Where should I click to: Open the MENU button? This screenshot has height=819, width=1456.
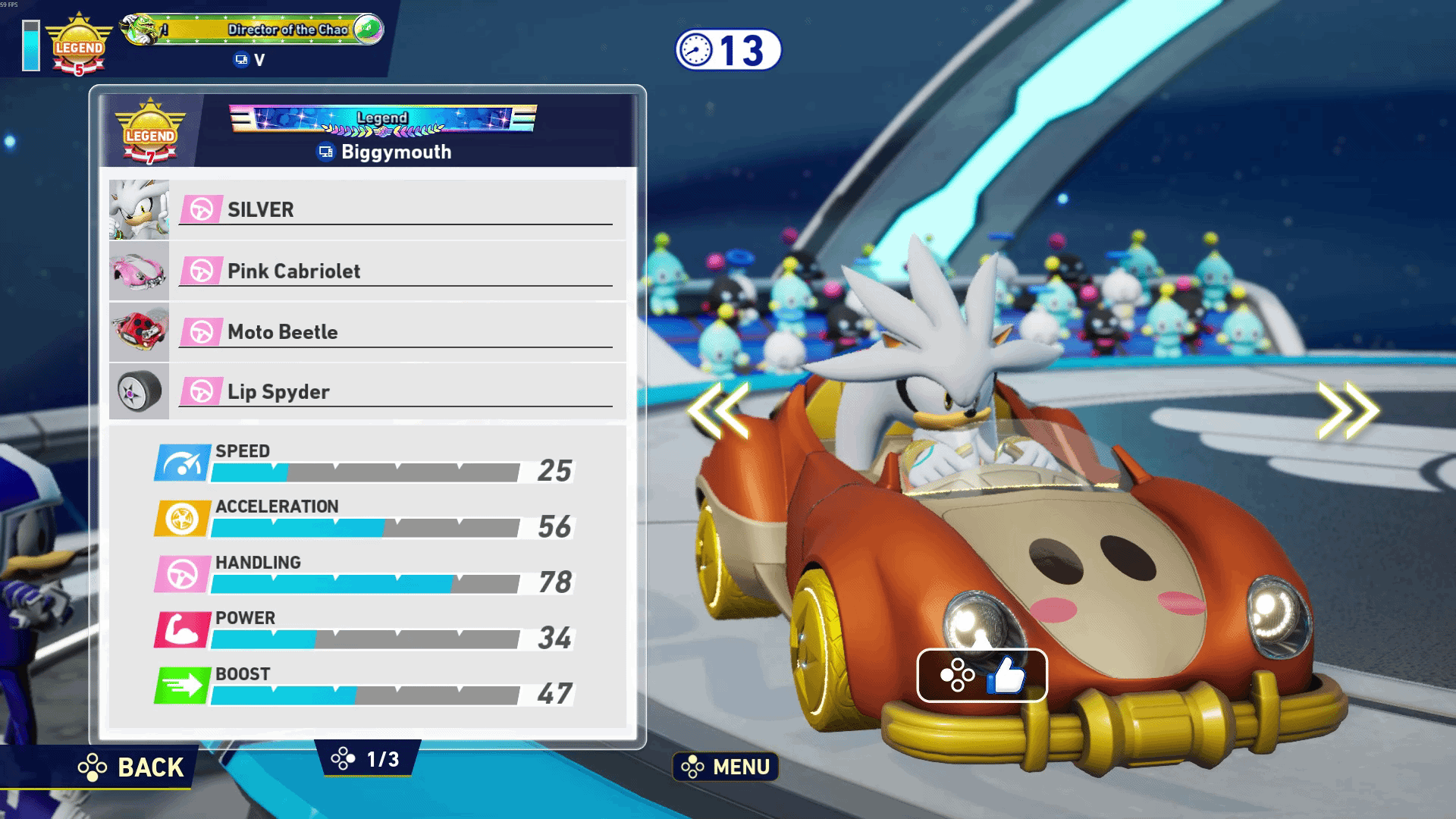tap(726, 767)
